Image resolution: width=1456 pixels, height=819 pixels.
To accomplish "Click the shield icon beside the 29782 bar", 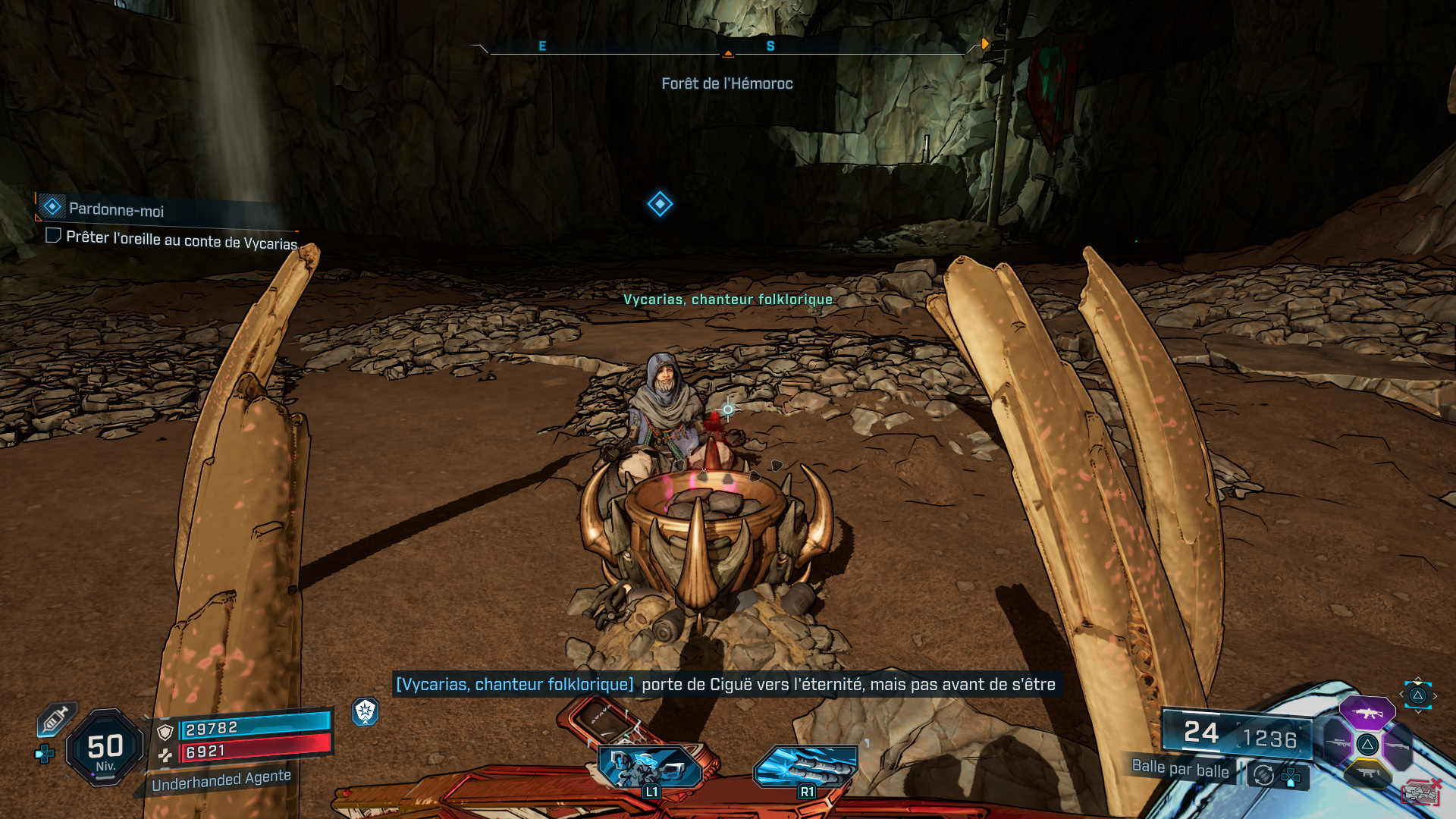I will tap(165, 733).
